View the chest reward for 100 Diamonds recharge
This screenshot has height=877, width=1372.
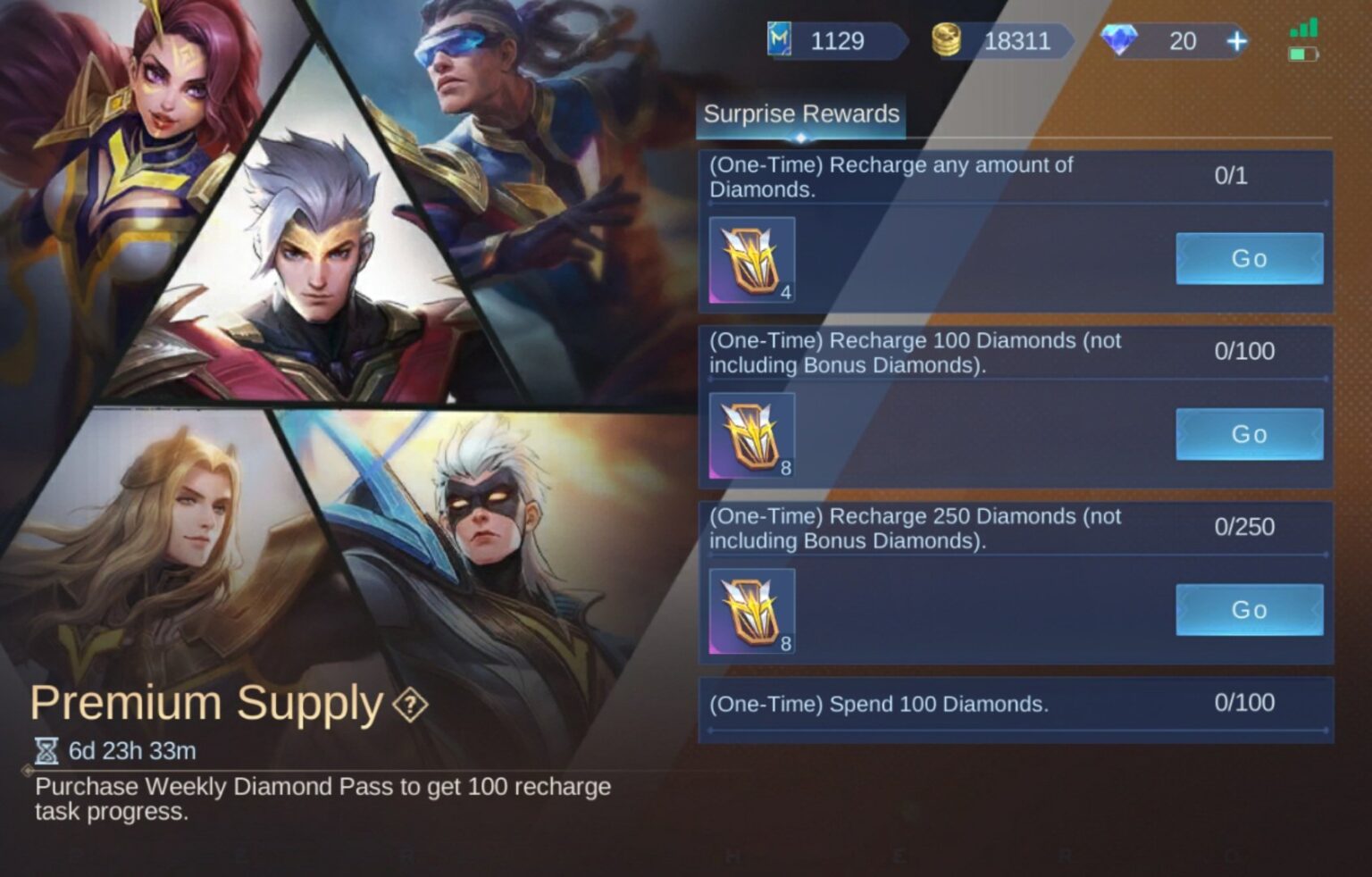point(750,434)
